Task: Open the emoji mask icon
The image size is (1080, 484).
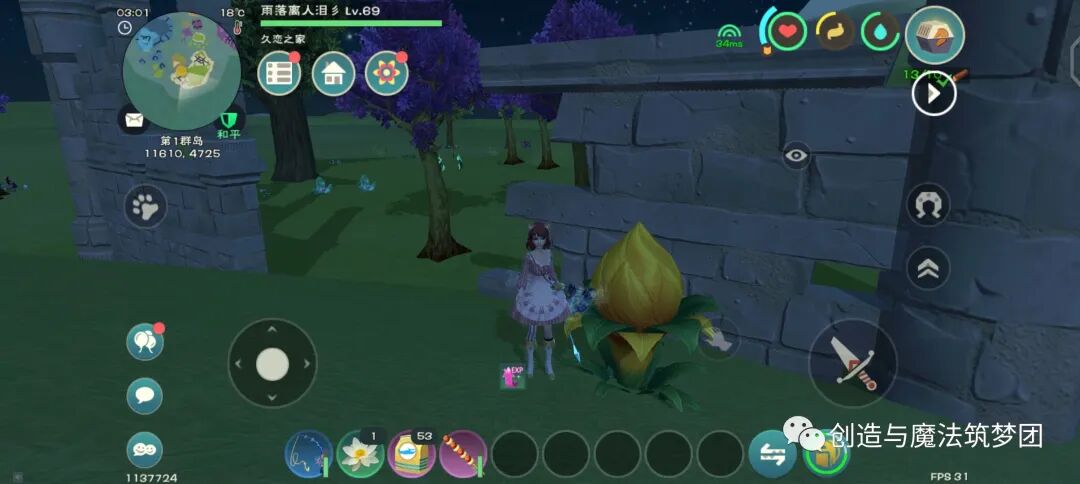Action: pyautogui.click(x=145, y=450)
